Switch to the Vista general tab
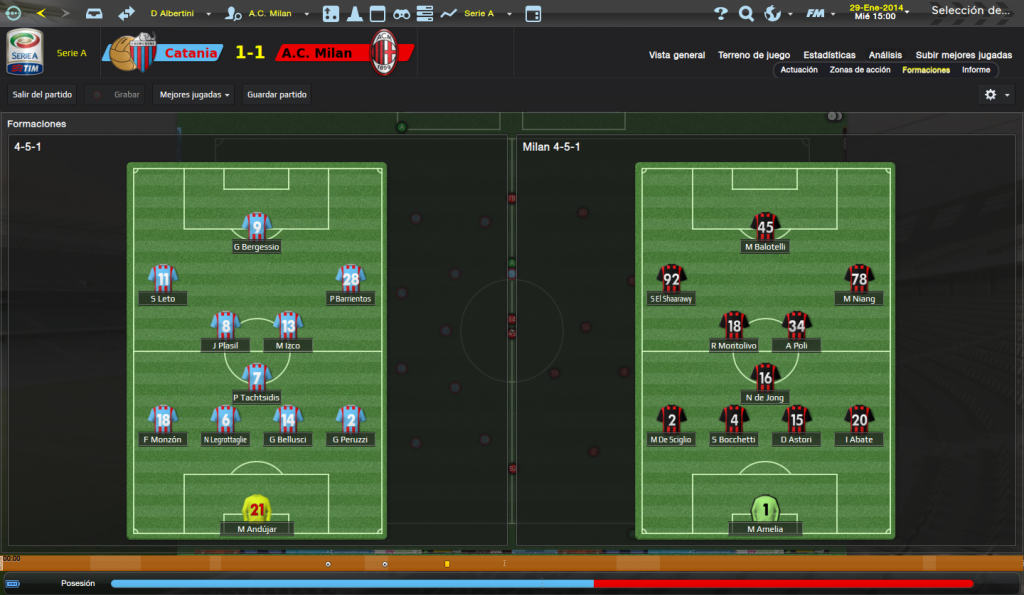The height and width of the screenshot is (595, 1024). click(677, 55)
